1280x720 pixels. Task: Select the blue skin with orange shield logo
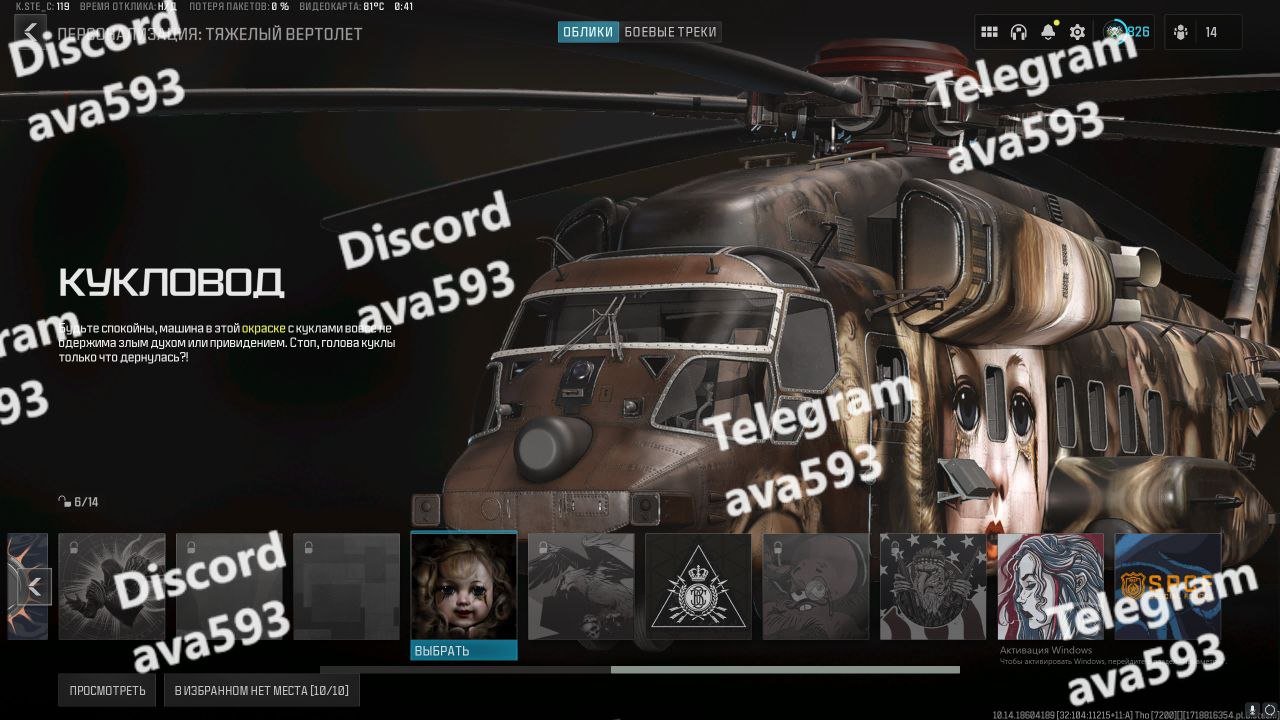click(x=1167, y=586)
